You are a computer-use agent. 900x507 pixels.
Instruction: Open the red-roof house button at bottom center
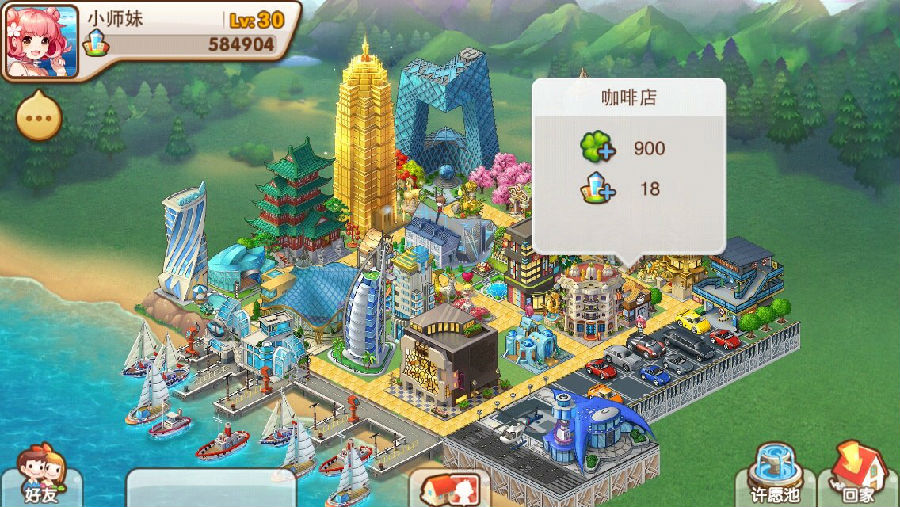coord(449,489)
